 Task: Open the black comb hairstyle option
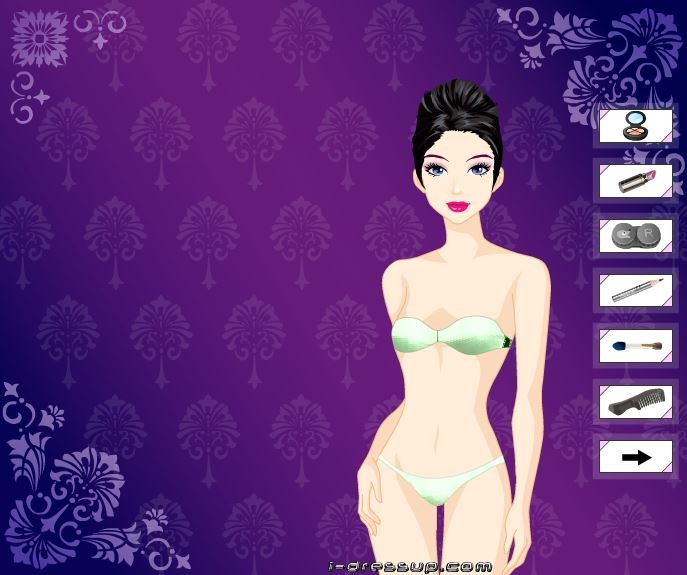click(635, 402)
